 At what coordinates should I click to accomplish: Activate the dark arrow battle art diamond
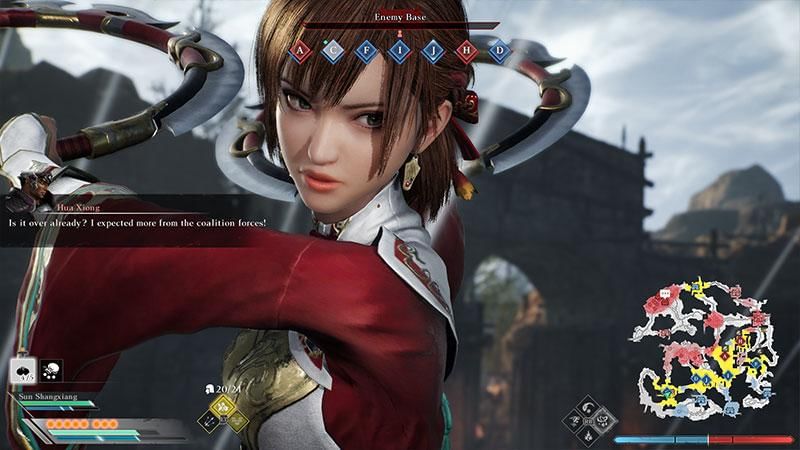click(211, 421)
